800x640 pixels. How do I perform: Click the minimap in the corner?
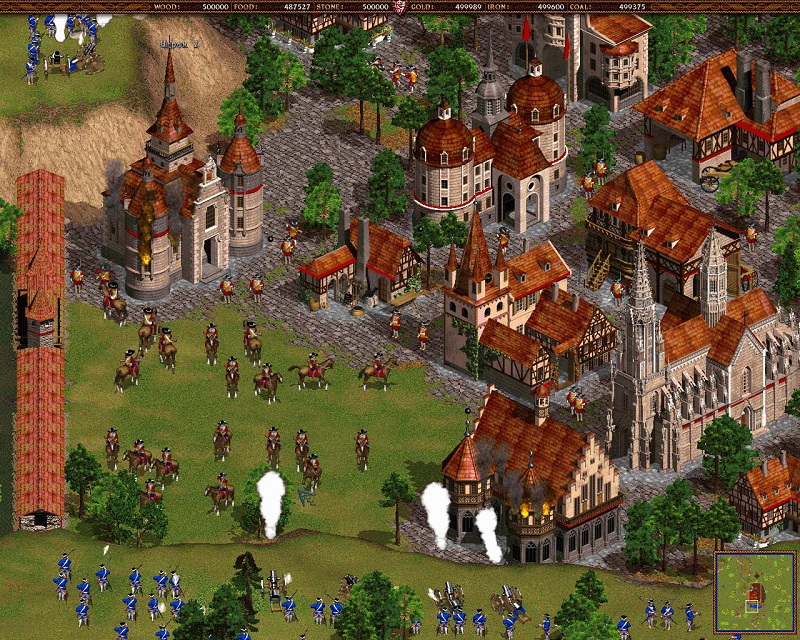(755, 593)
